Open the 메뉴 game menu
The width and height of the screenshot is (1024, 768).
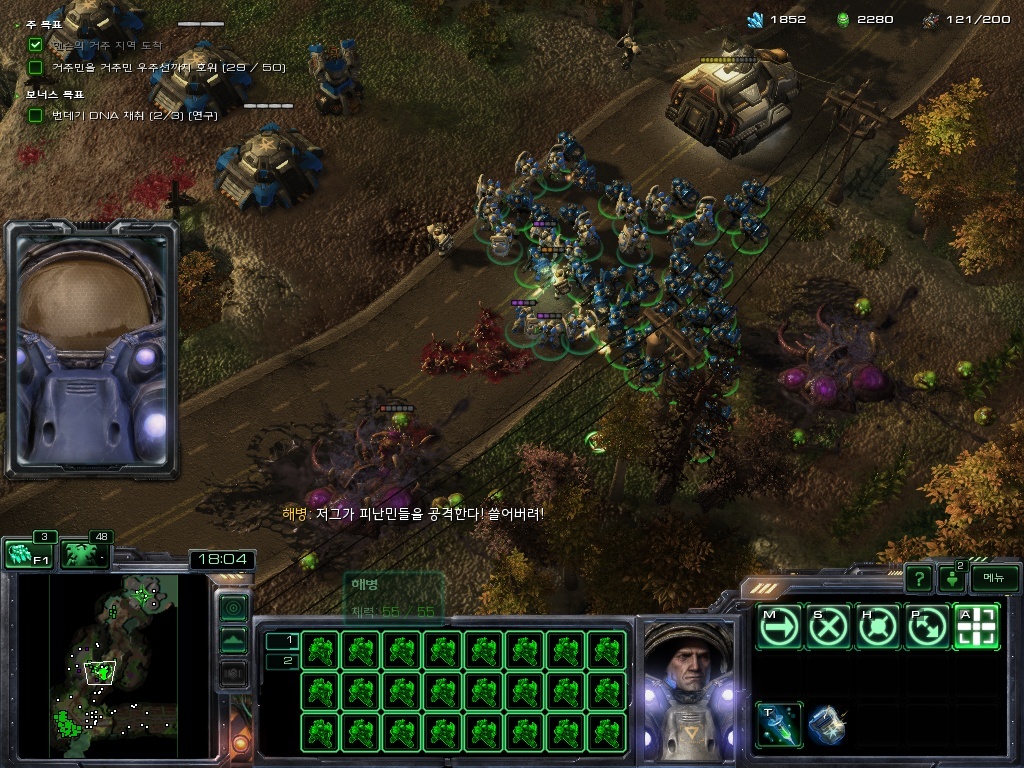[x=994, y=578]
